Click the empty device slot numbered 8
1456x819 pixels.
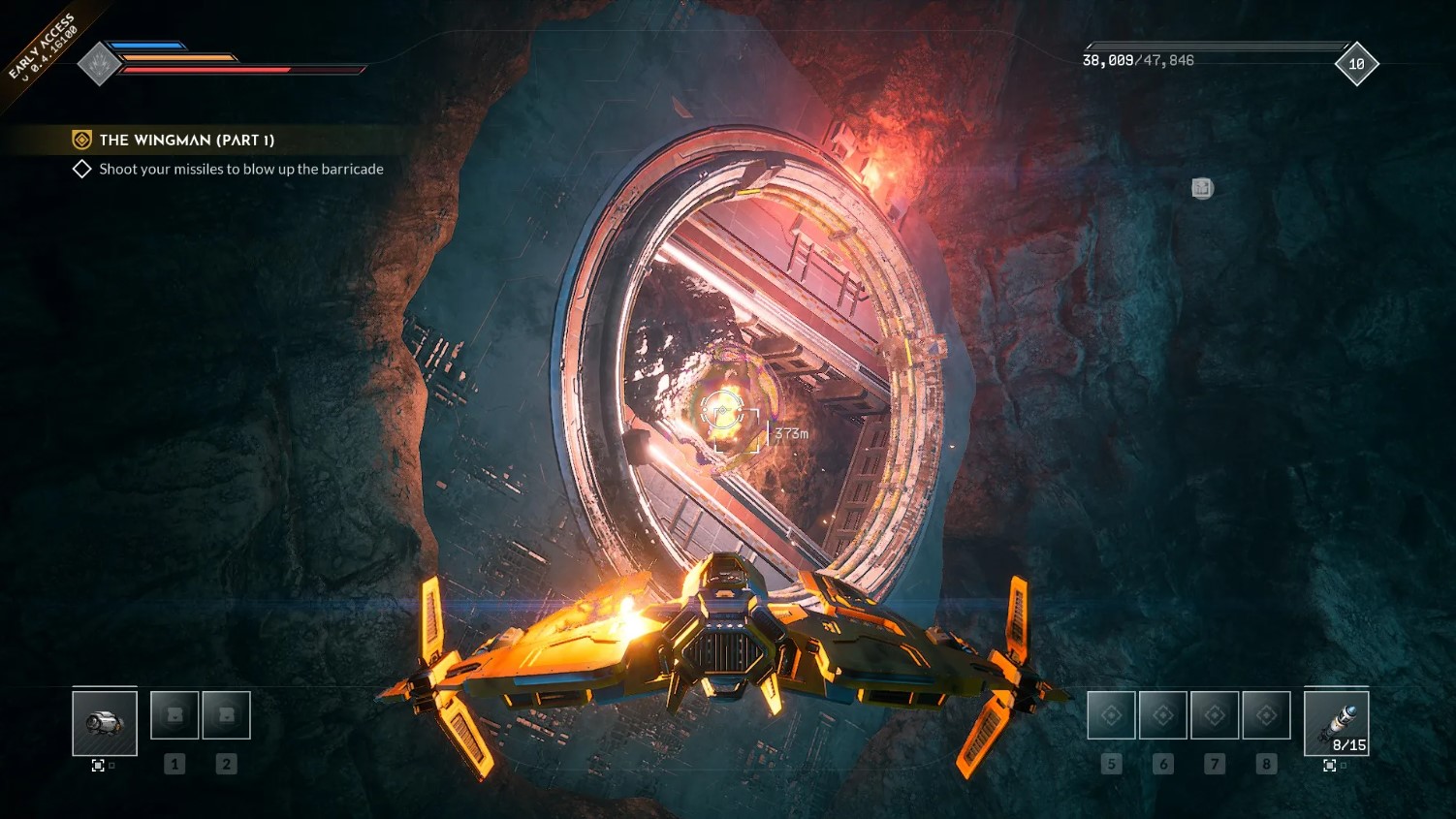click(1266, 713)
